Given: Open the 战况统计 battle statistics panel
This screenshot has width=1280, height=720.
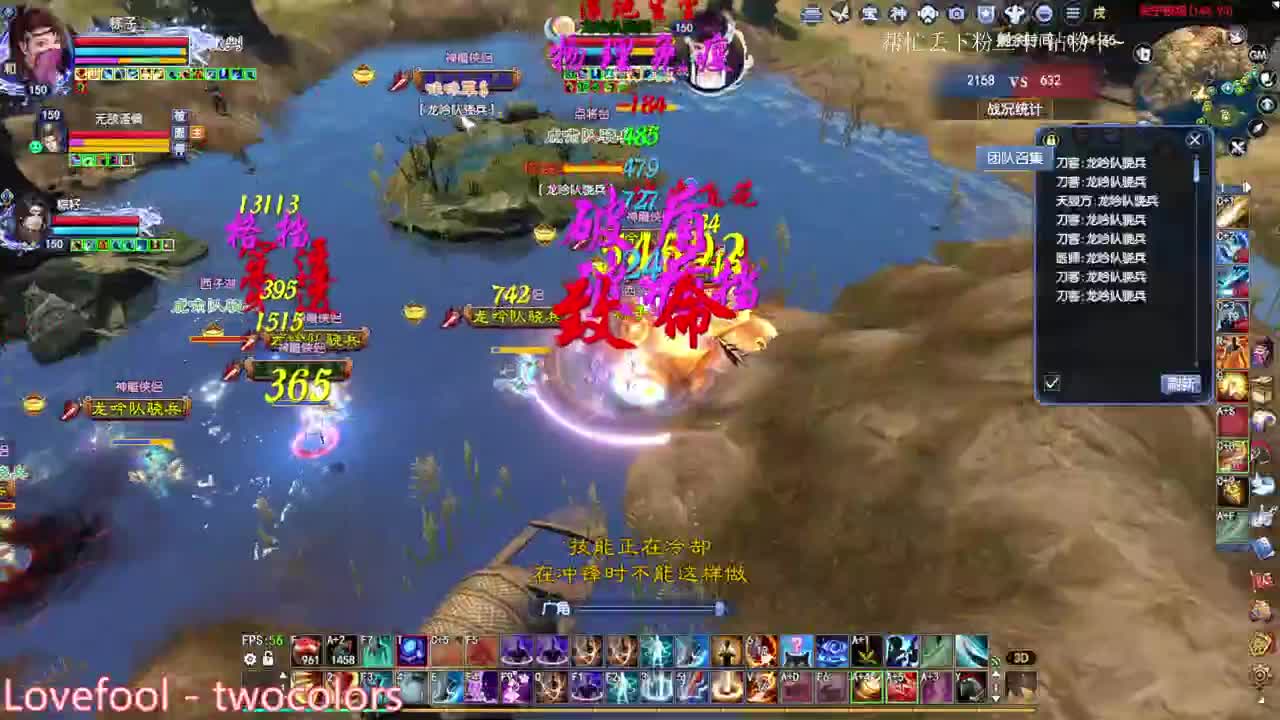Looking at the screenshot, I should coord(1015,110).
